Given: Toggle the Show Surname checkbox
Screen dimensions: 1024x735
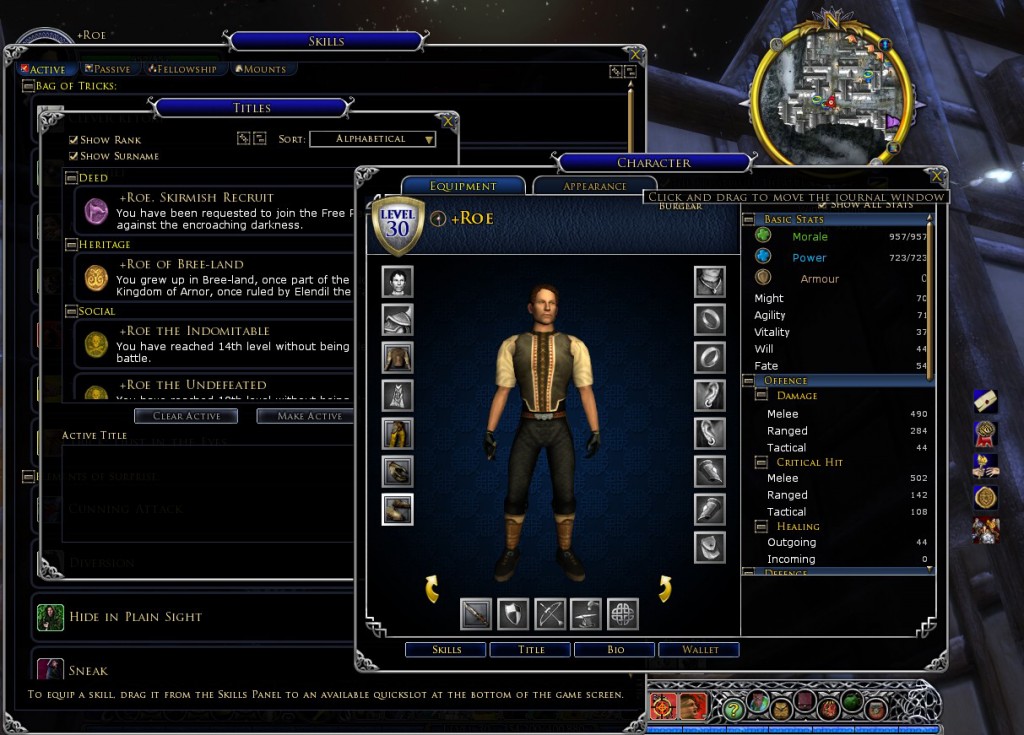Looking at the screenshot, I should pos(74,156).
